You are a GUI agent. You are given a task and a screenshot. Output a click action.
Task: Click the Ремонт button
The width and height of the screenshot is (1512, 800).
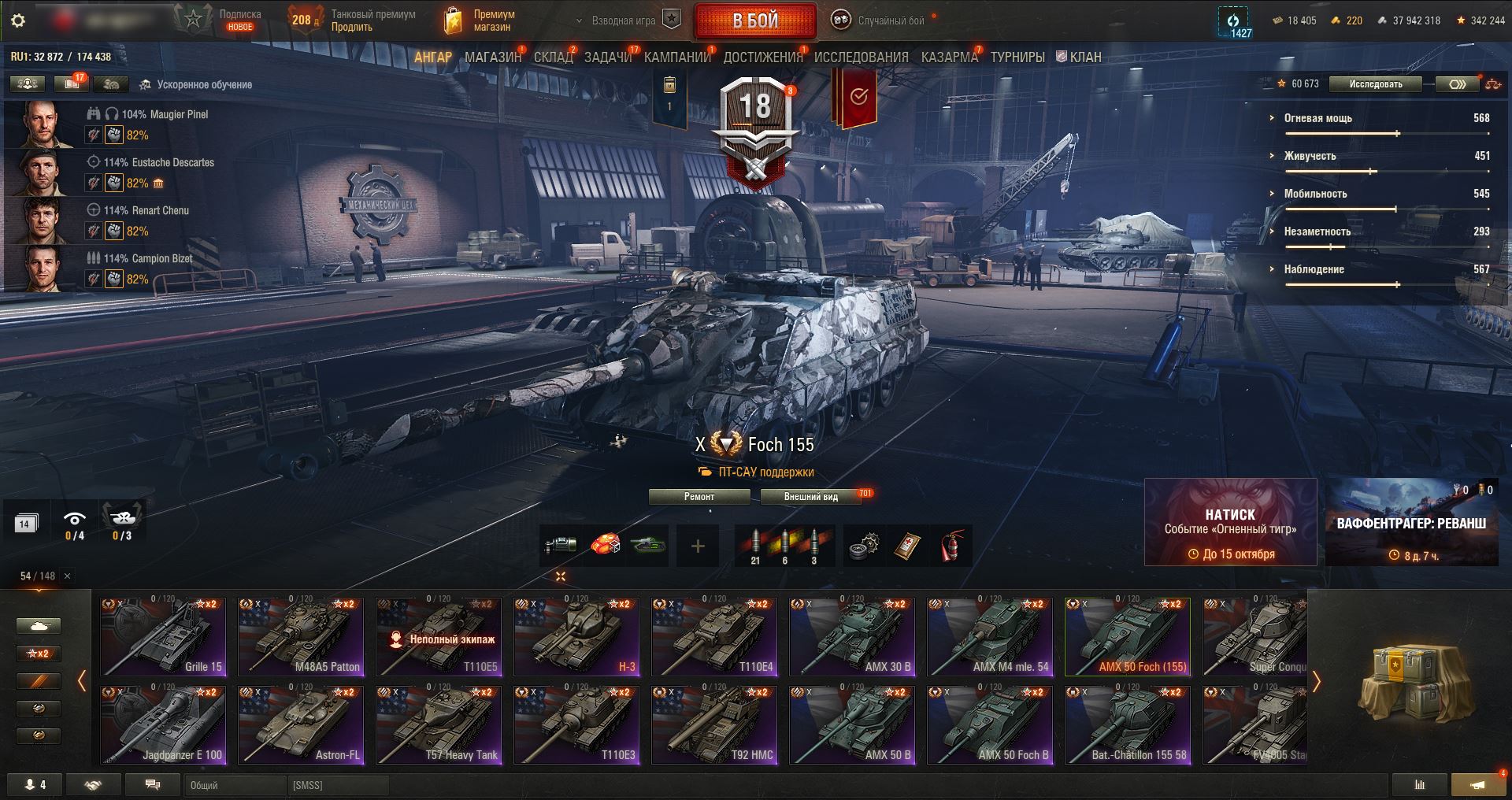pyautogui.click(x=699, y=497)
